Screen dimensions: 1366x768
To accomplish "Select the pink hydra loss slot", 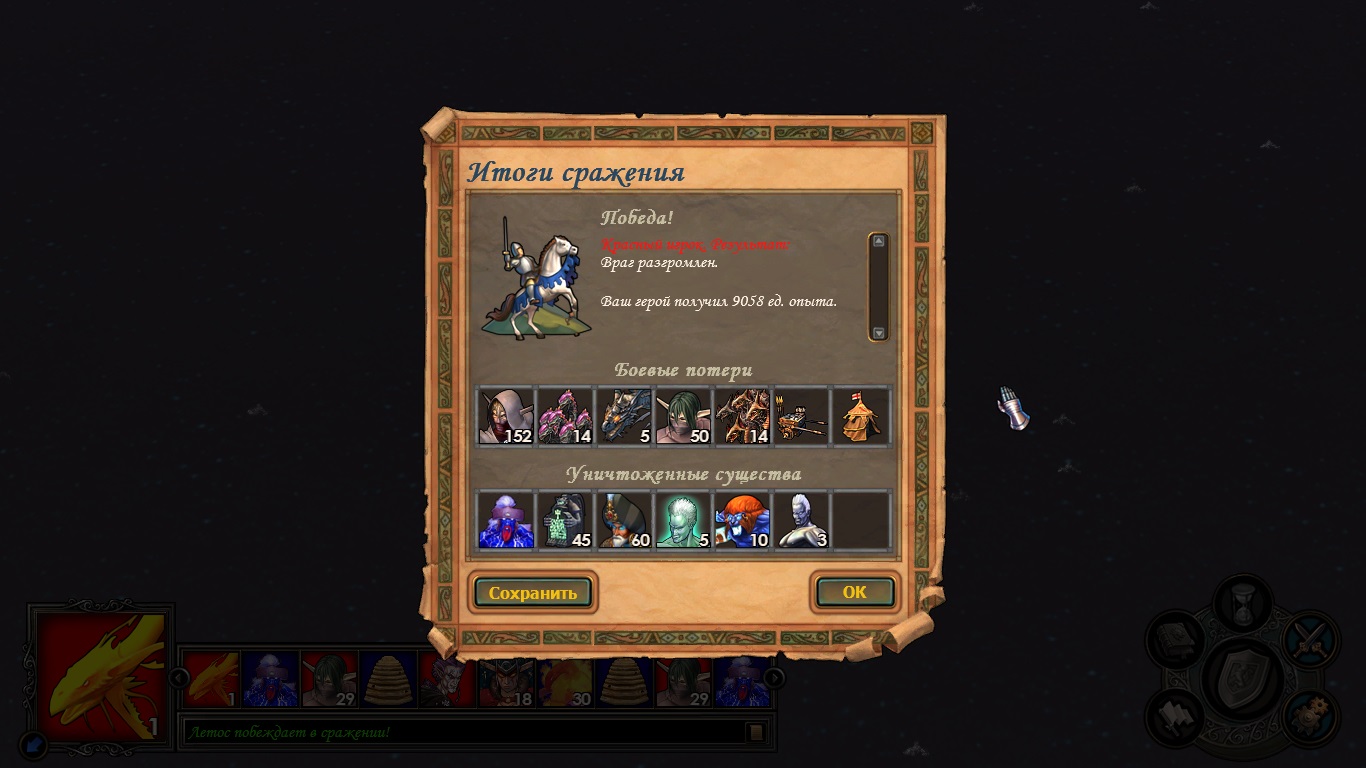I will tap(565, 416).
